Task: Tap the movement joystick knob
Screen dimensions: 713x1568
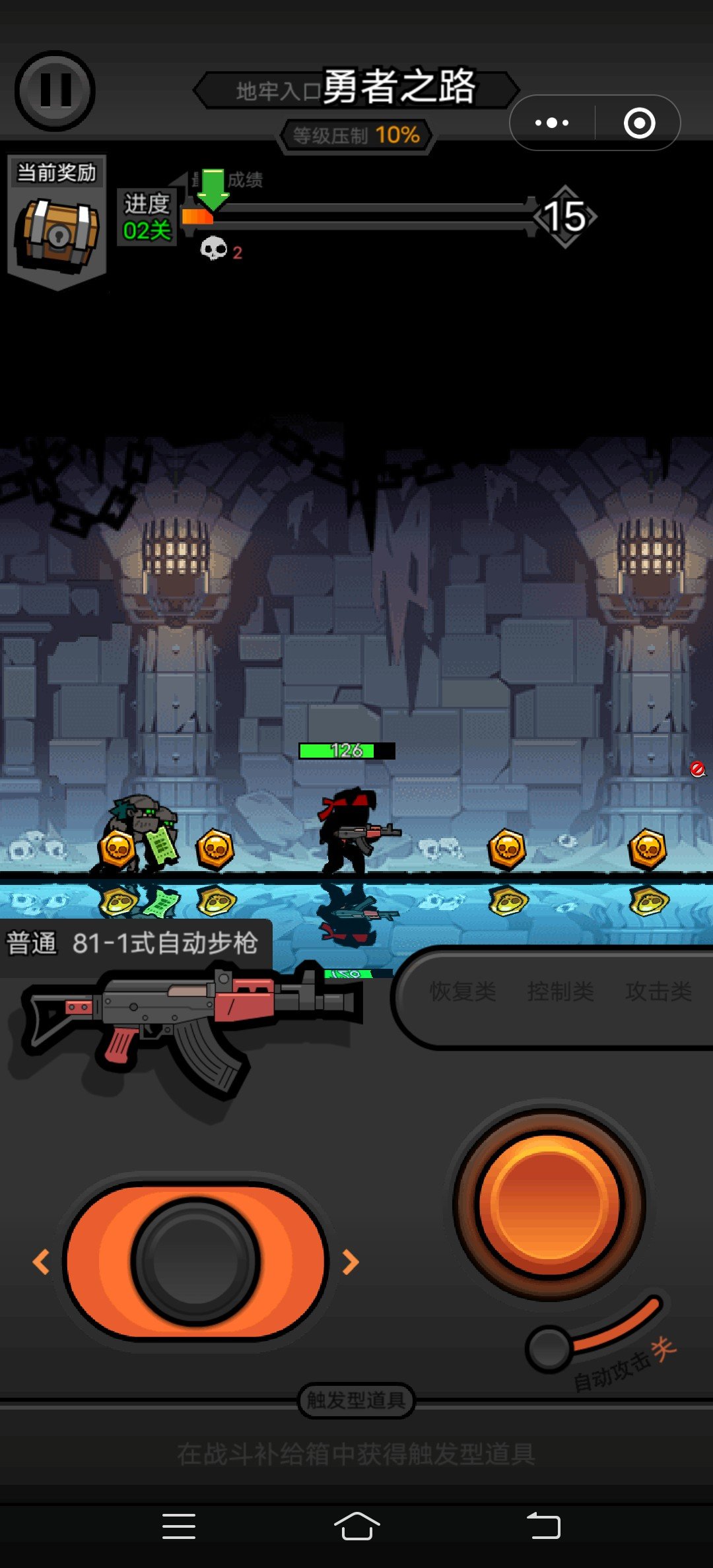Action: [195, 1262]
